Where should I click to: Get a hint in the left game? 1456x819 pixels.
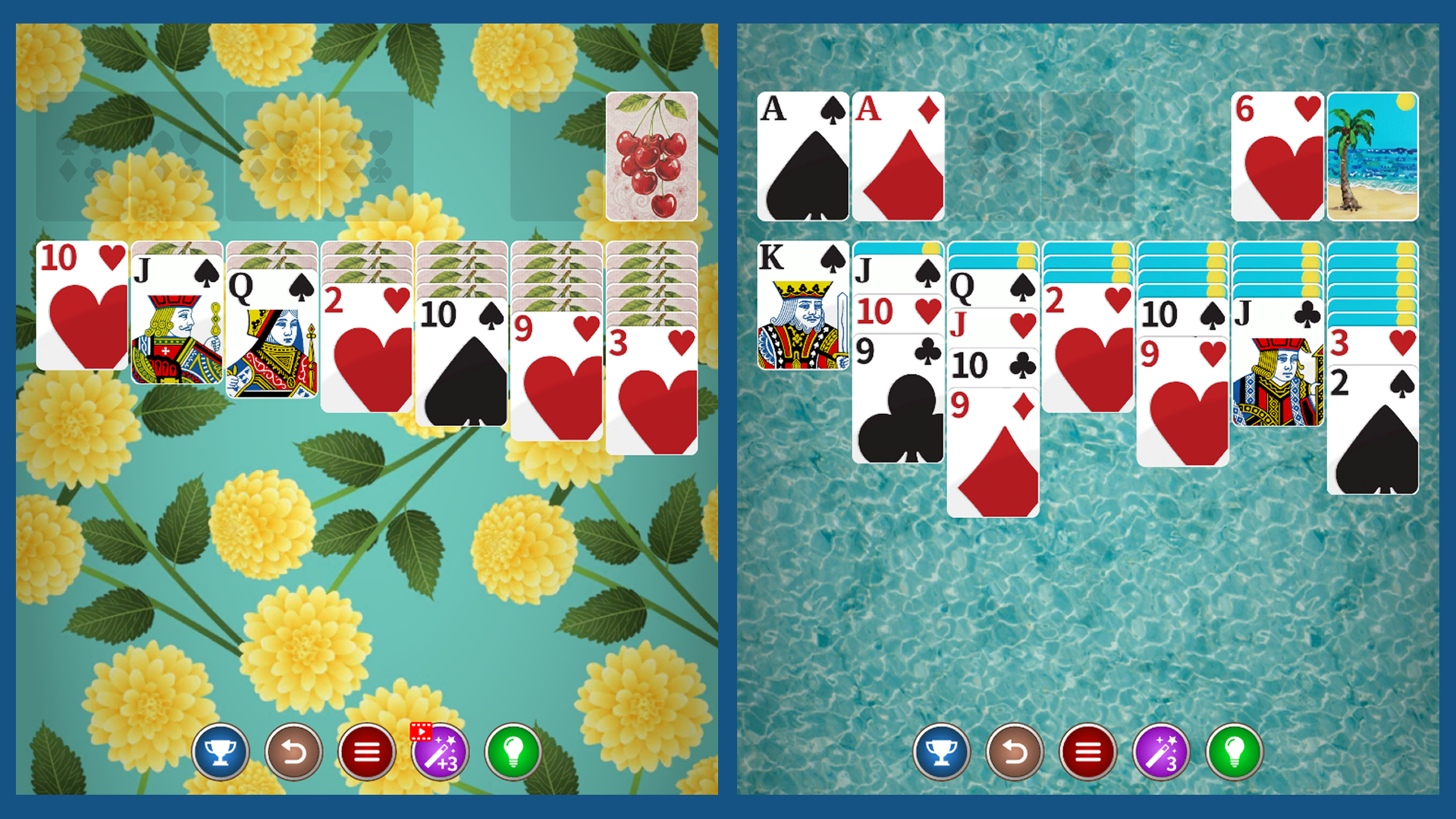[x=515, y=752]
